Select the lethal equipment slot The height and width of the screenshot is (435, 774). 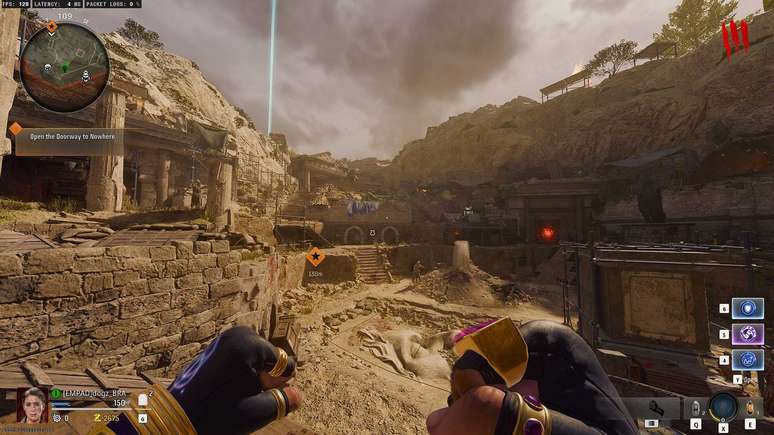(x=750, y=408)
